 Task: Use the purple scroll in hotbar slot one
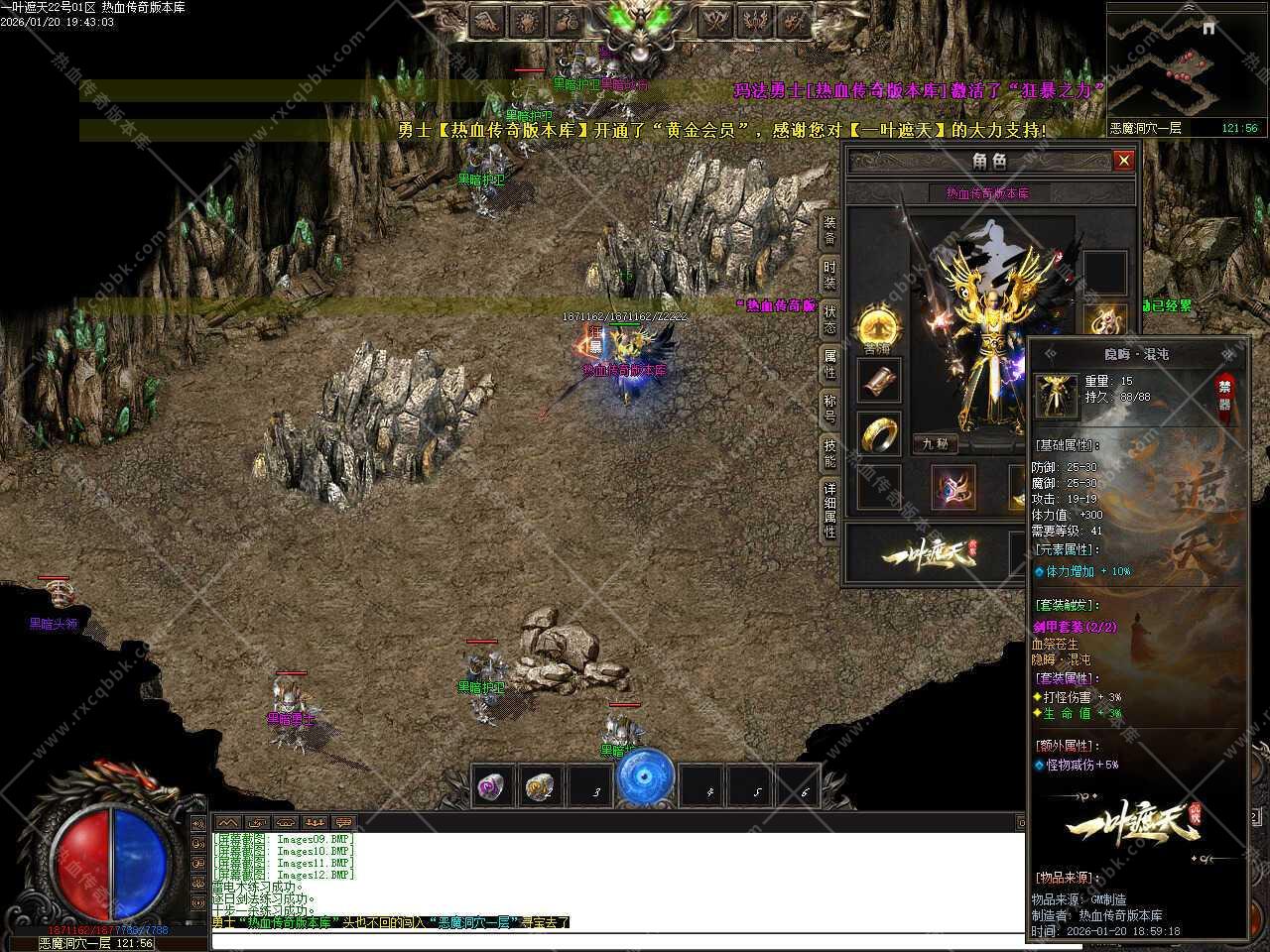[x=492, y=787]
